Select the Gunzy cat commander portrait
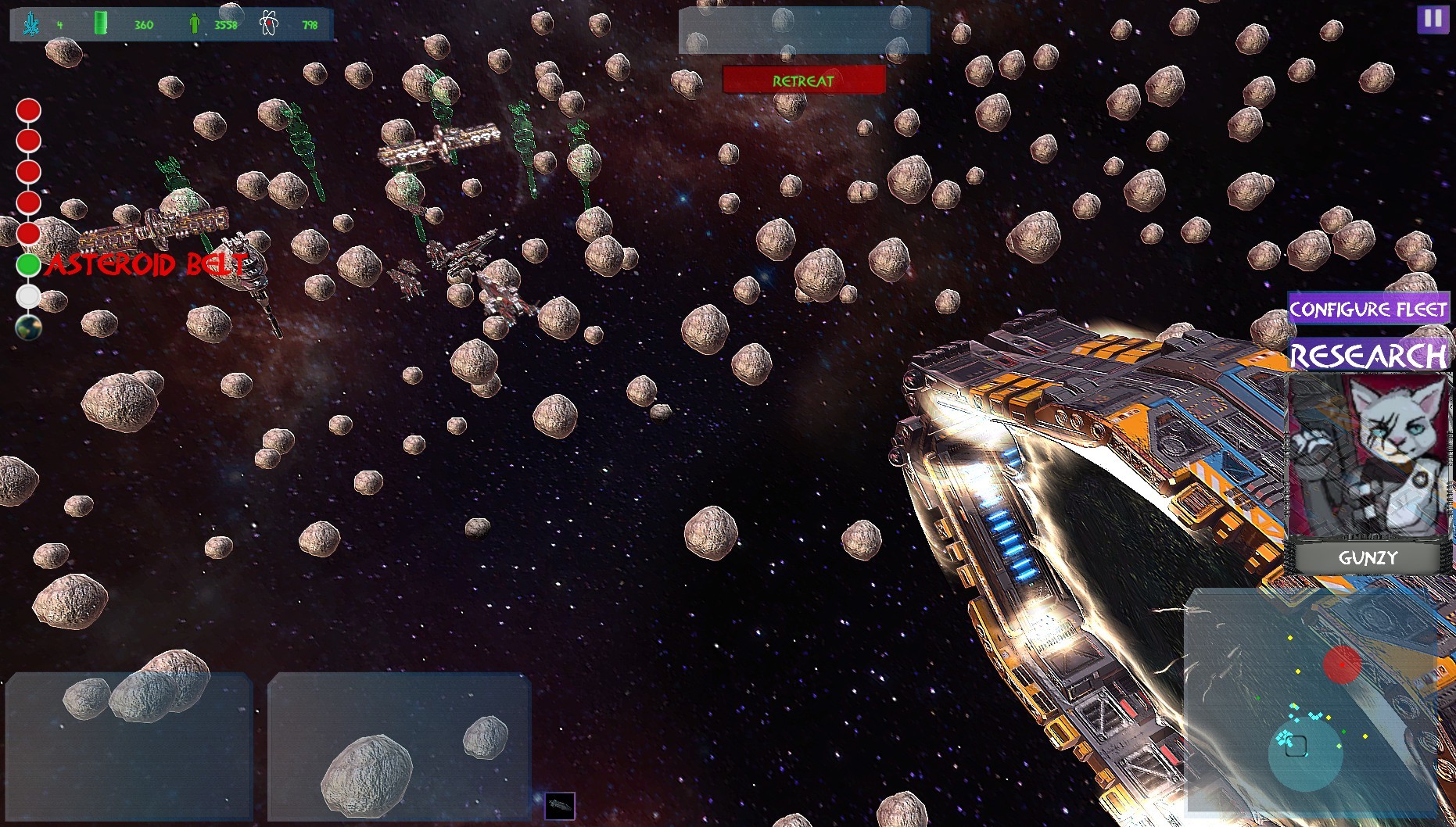 coord(1368,456)
